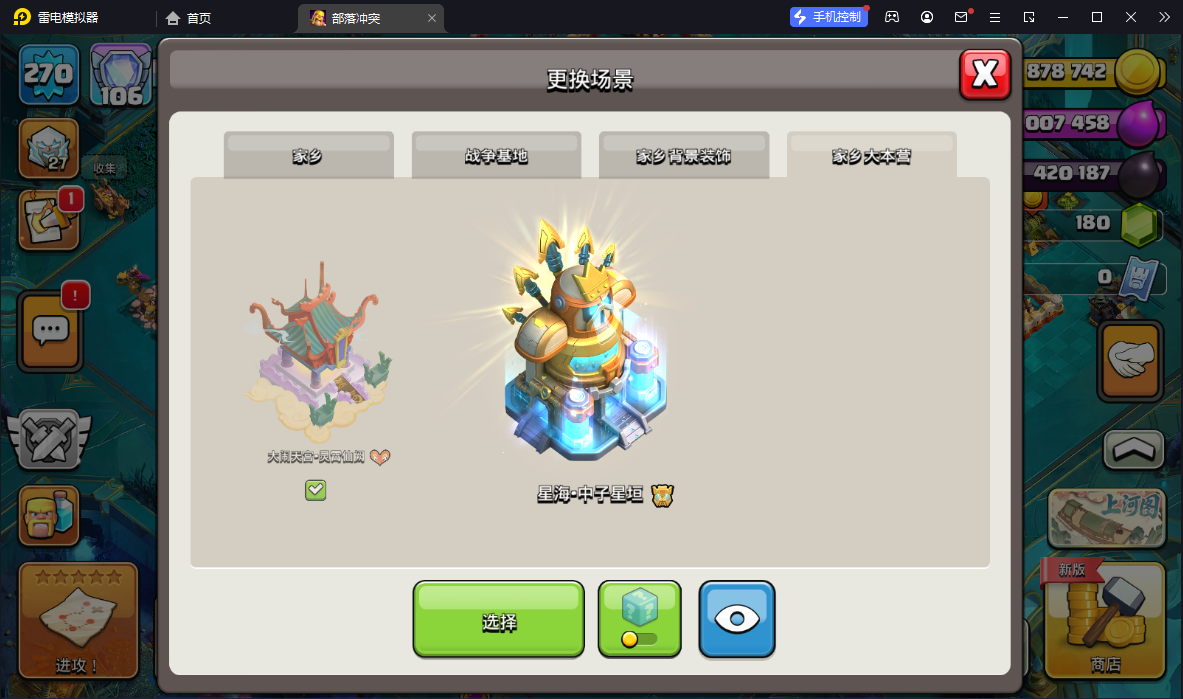Preview the skin with the eye button

[x=737, y=620]
